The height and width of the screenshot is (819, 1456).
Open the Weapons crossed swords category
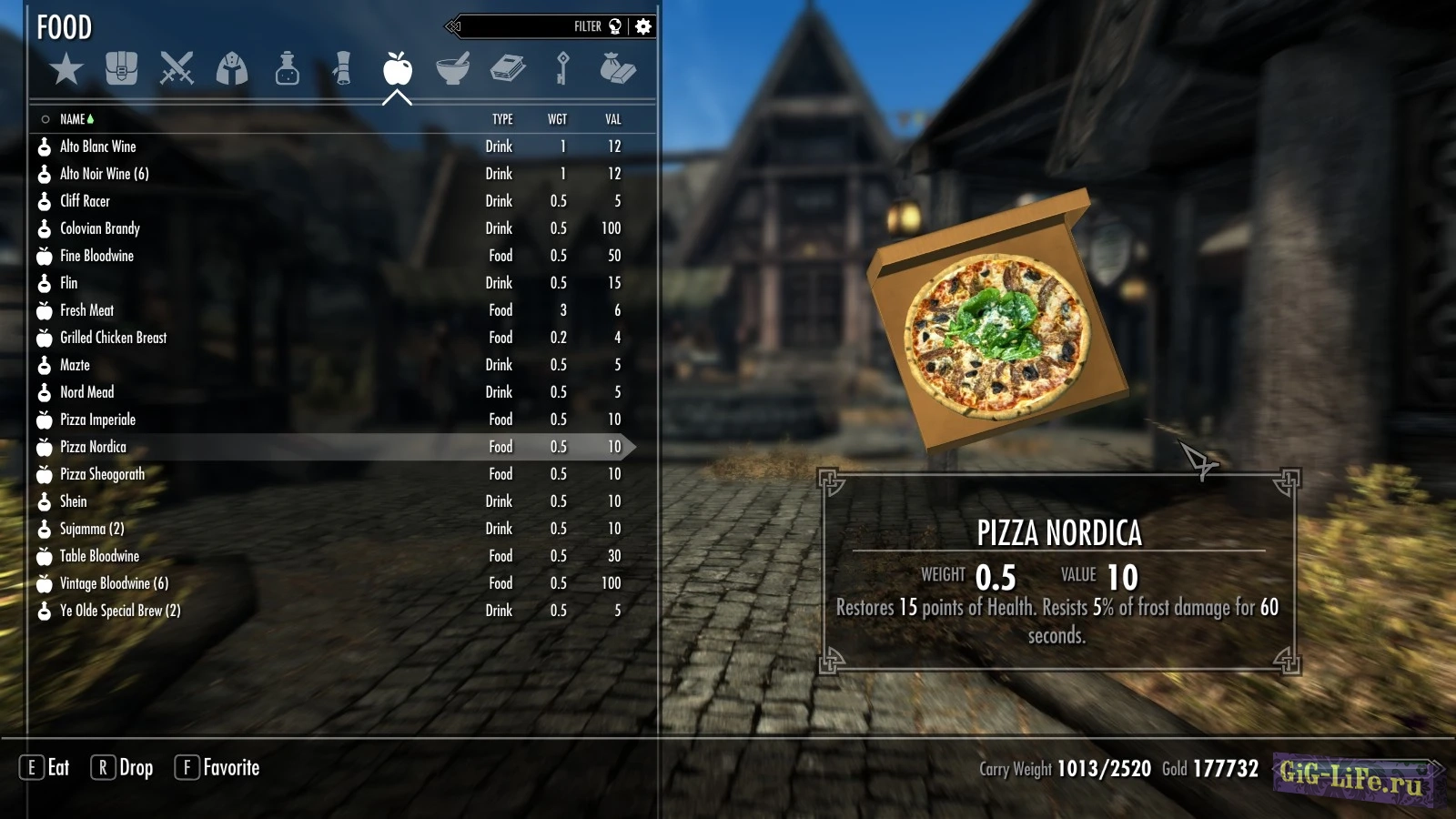(x=177, y=69)
